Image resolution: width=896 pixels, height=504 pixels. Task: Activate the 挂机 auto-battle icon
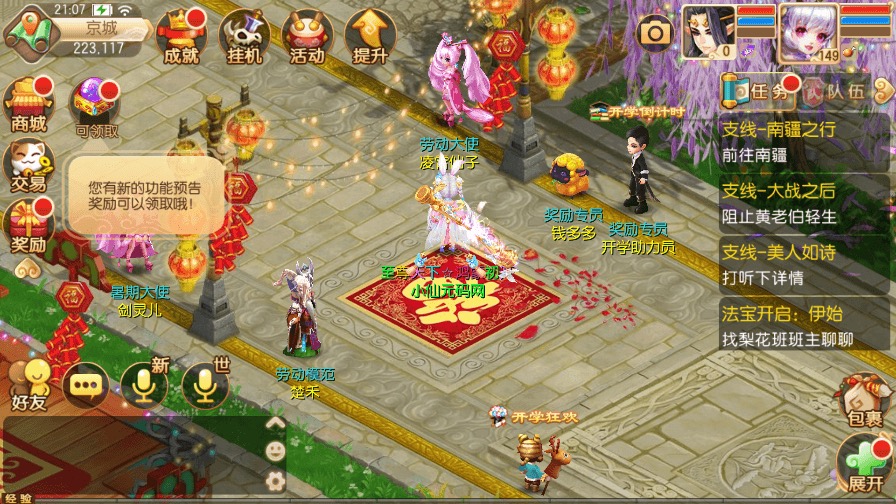coord(242,37)
